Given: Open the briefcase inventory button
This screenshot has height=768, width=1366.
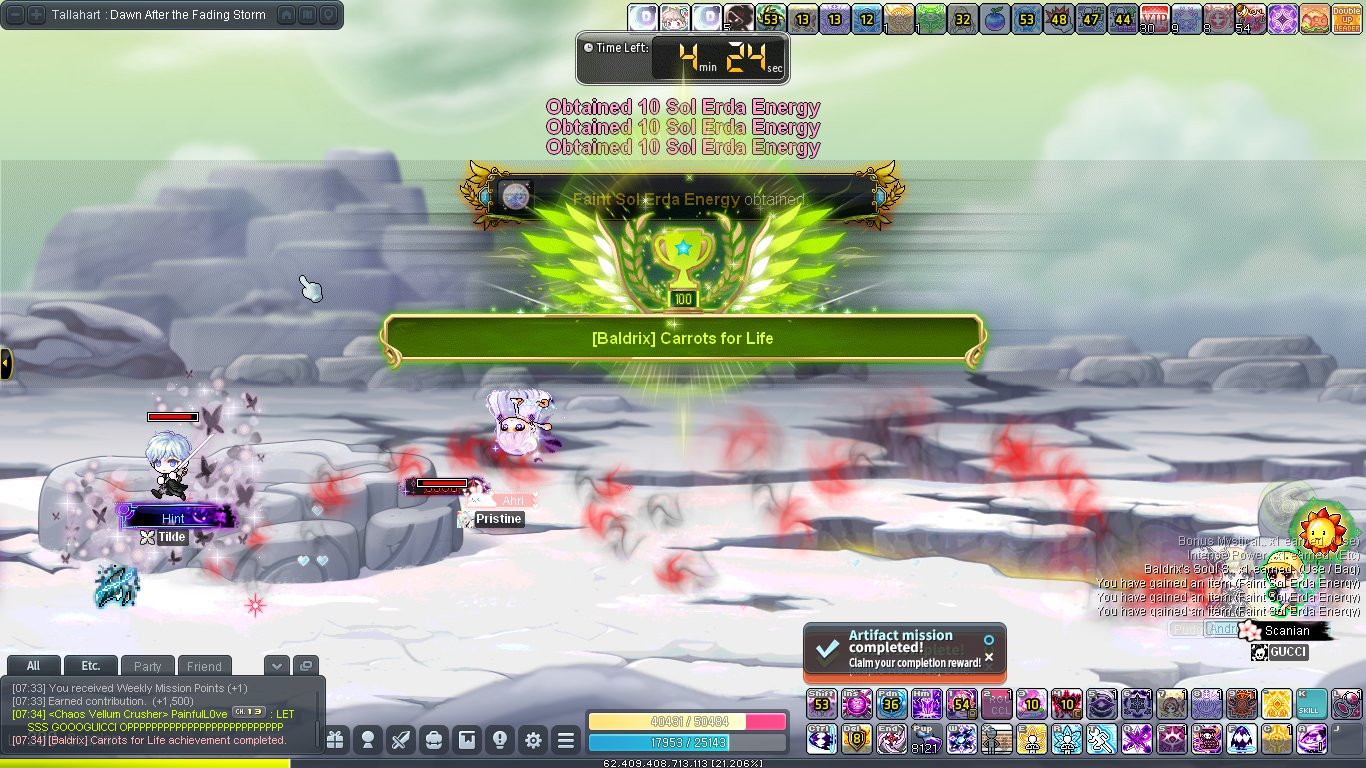Looking at the screenshot, I should pyautogui.click(x=434, y=740).
